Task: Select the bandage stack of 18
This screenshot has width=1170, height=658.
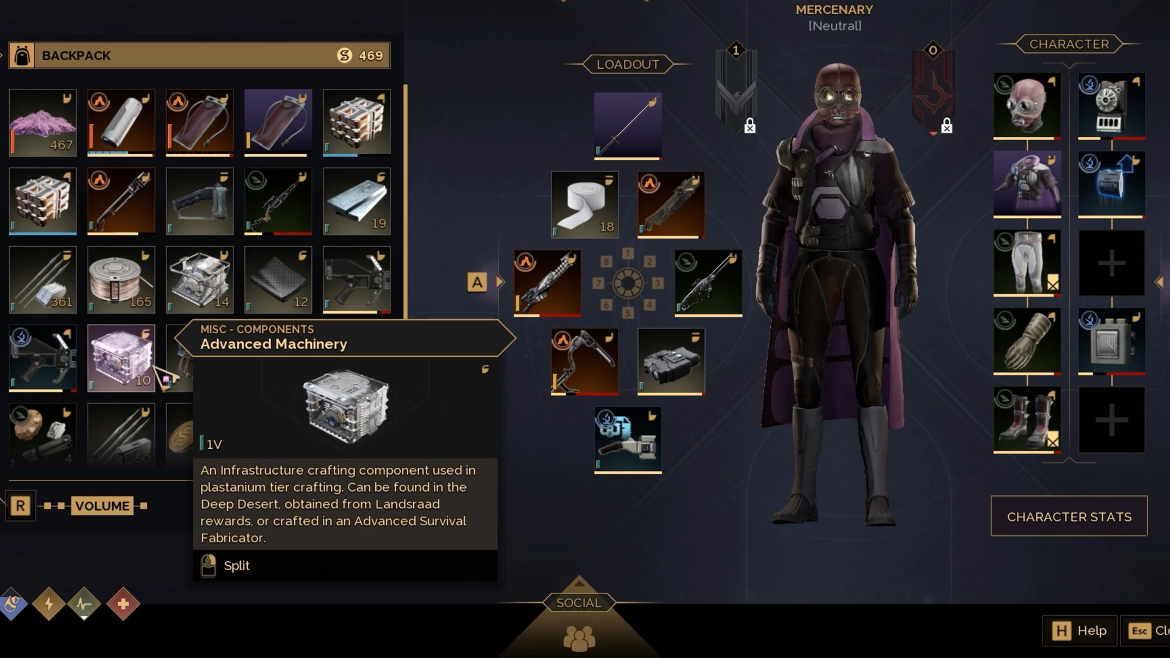Action: click(x=585, y=205)
